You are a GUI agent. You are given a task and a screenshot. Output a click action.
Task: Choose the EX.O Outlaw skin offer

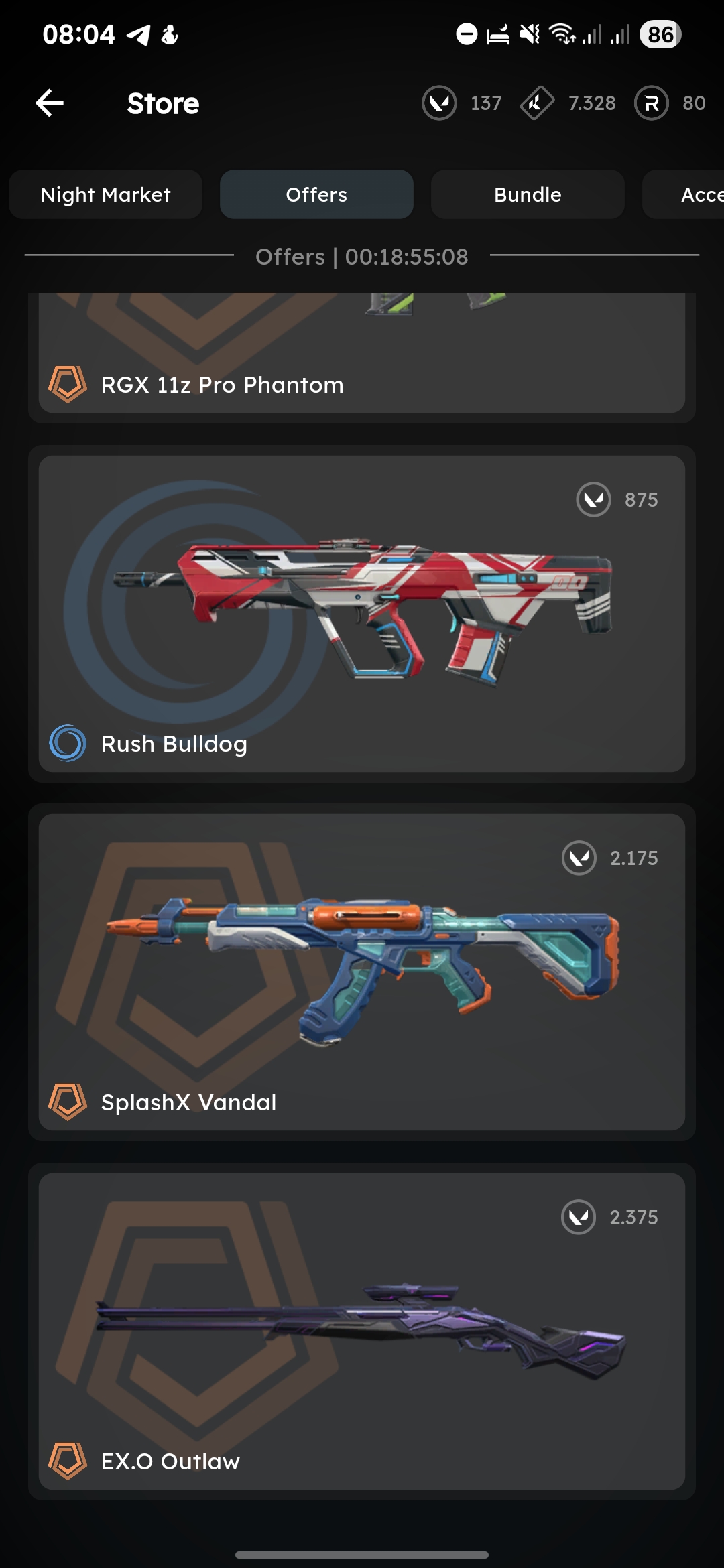coord(362,1331)
